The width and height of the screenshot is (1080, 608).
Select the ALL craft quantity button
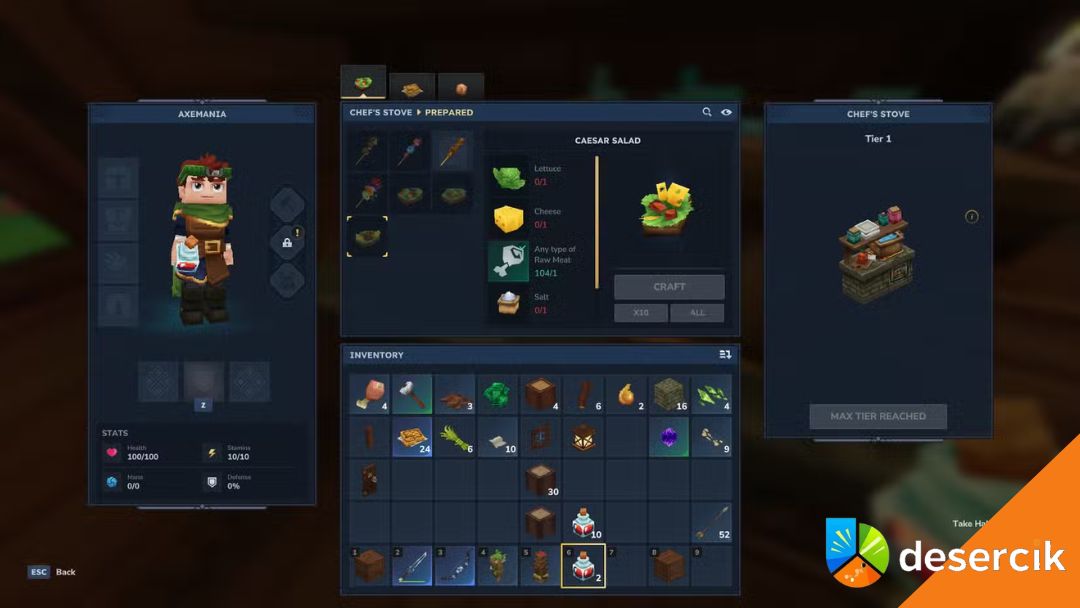[697, 313]
